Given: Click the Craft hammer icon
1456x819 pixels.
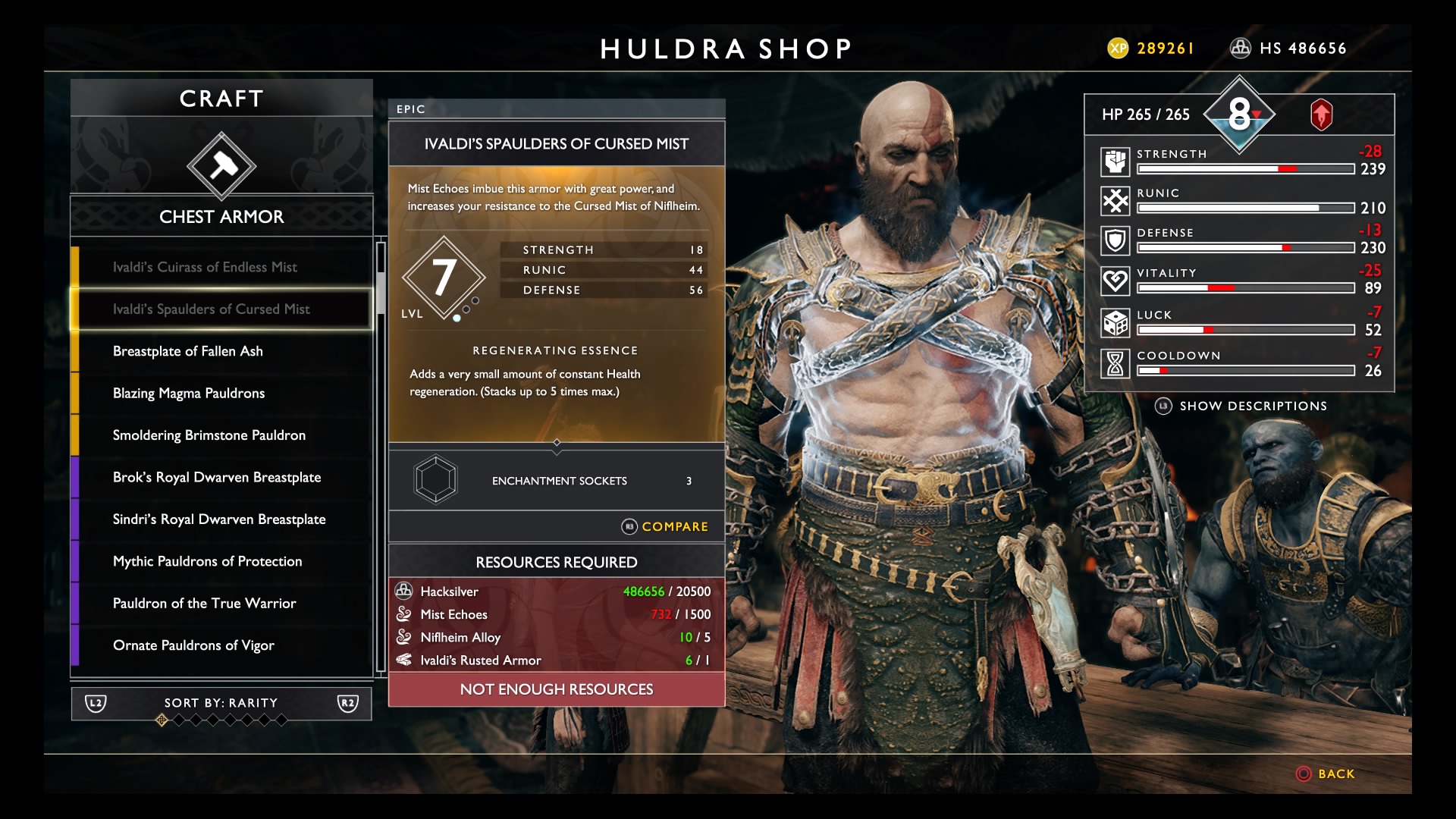Looking at the screenshot, I should pyautogui.click(x=221, y=166).
